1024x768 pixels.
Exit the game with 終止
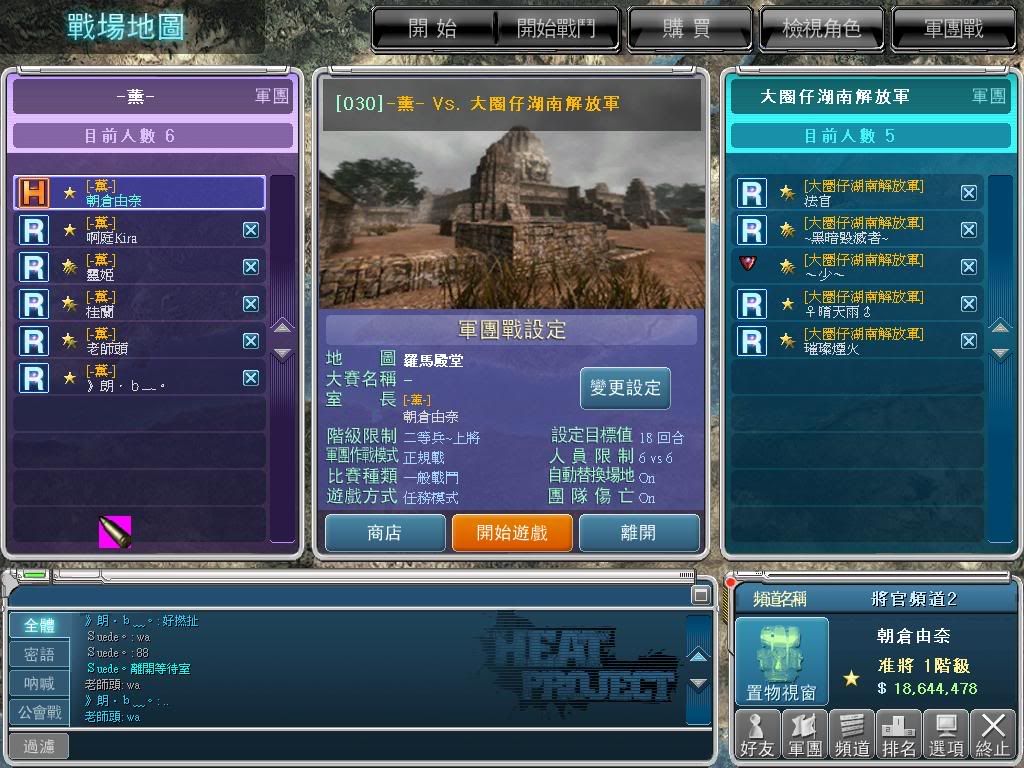993,735
